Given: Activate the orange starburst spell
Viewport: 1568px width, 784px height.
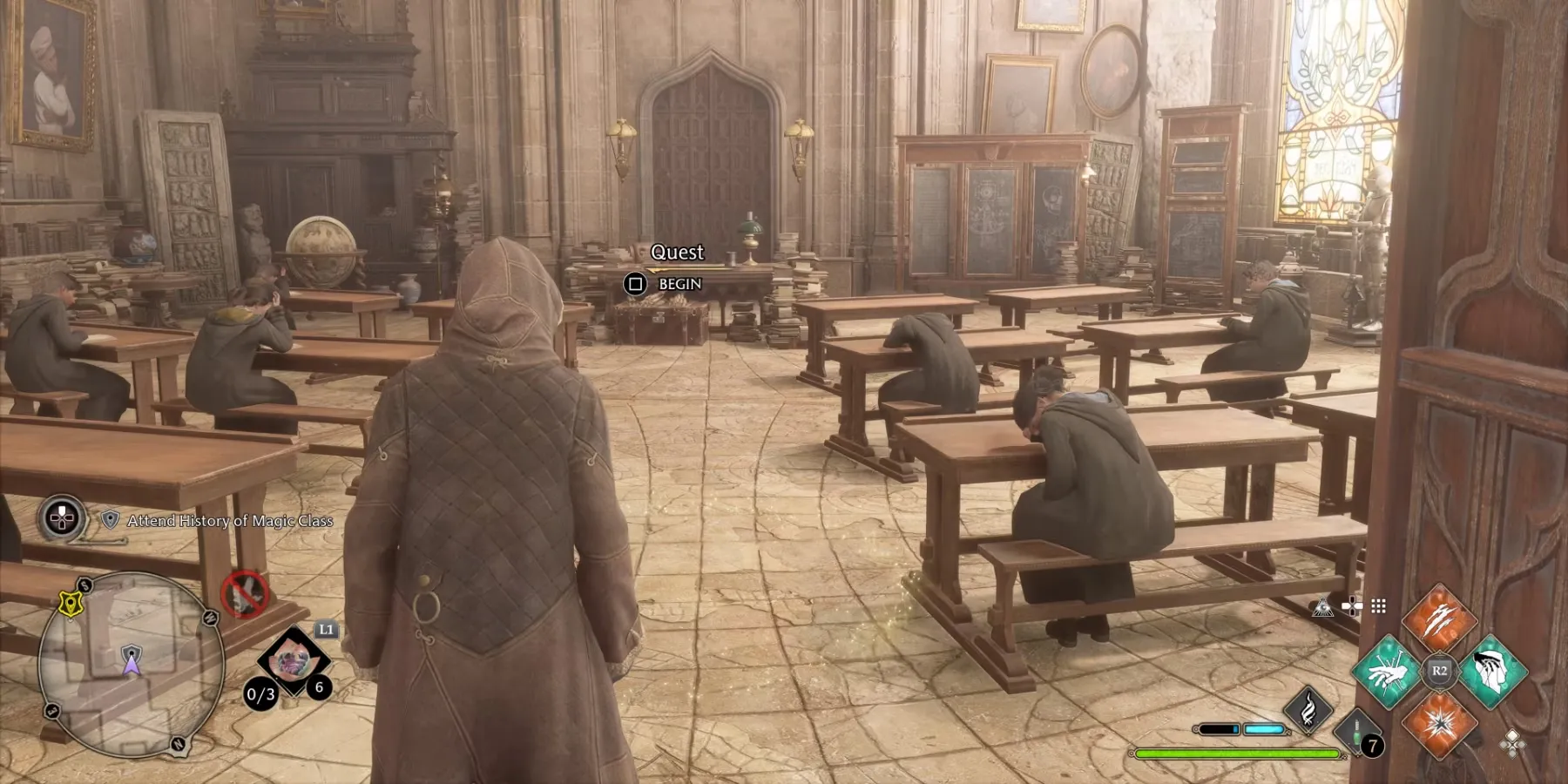Looking at the screenshot, I should point(1438,723).
